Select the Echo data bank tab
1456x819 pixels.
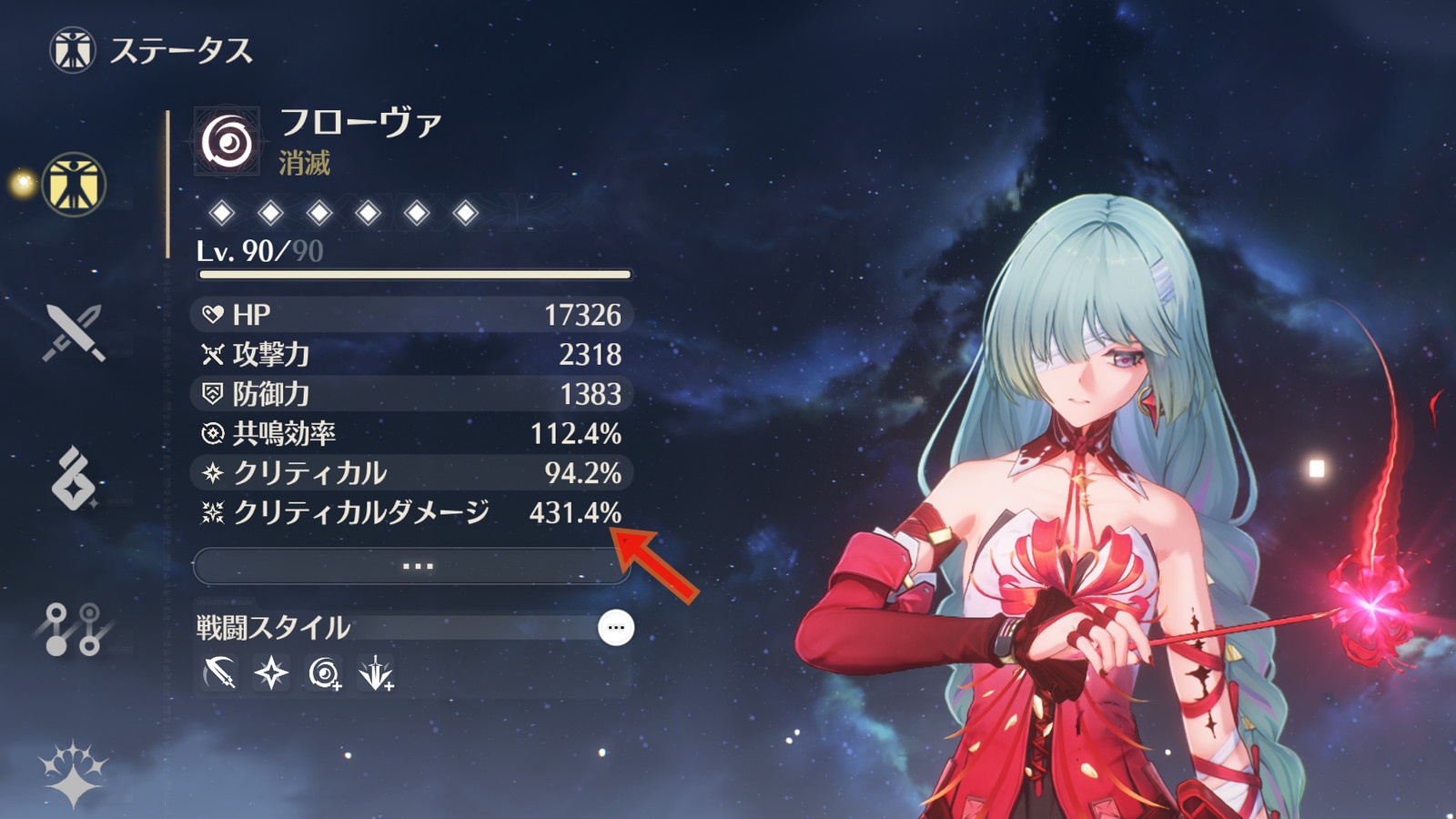coord(74,478)
